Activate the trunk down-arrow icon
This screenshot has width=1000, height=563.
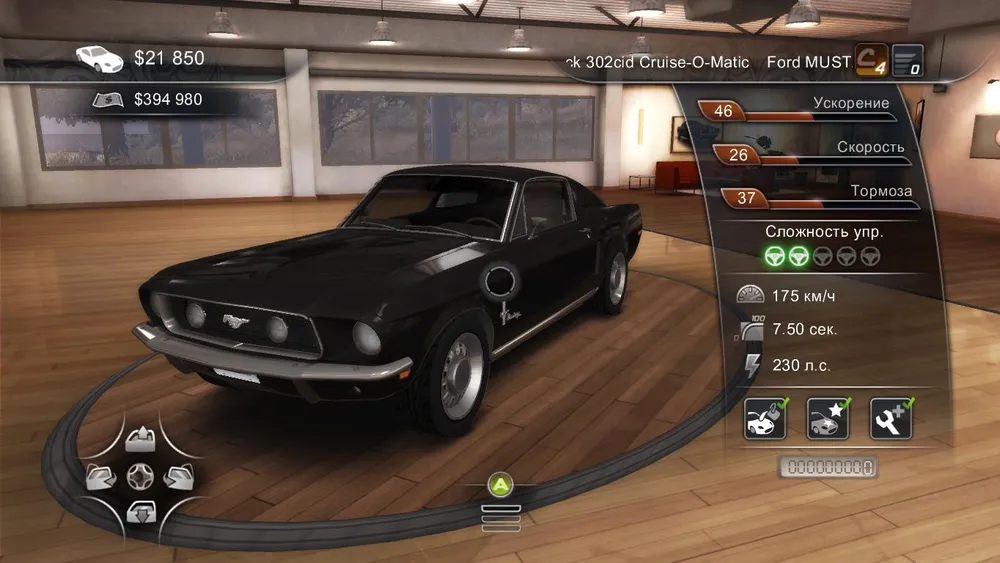coord(139,512)
